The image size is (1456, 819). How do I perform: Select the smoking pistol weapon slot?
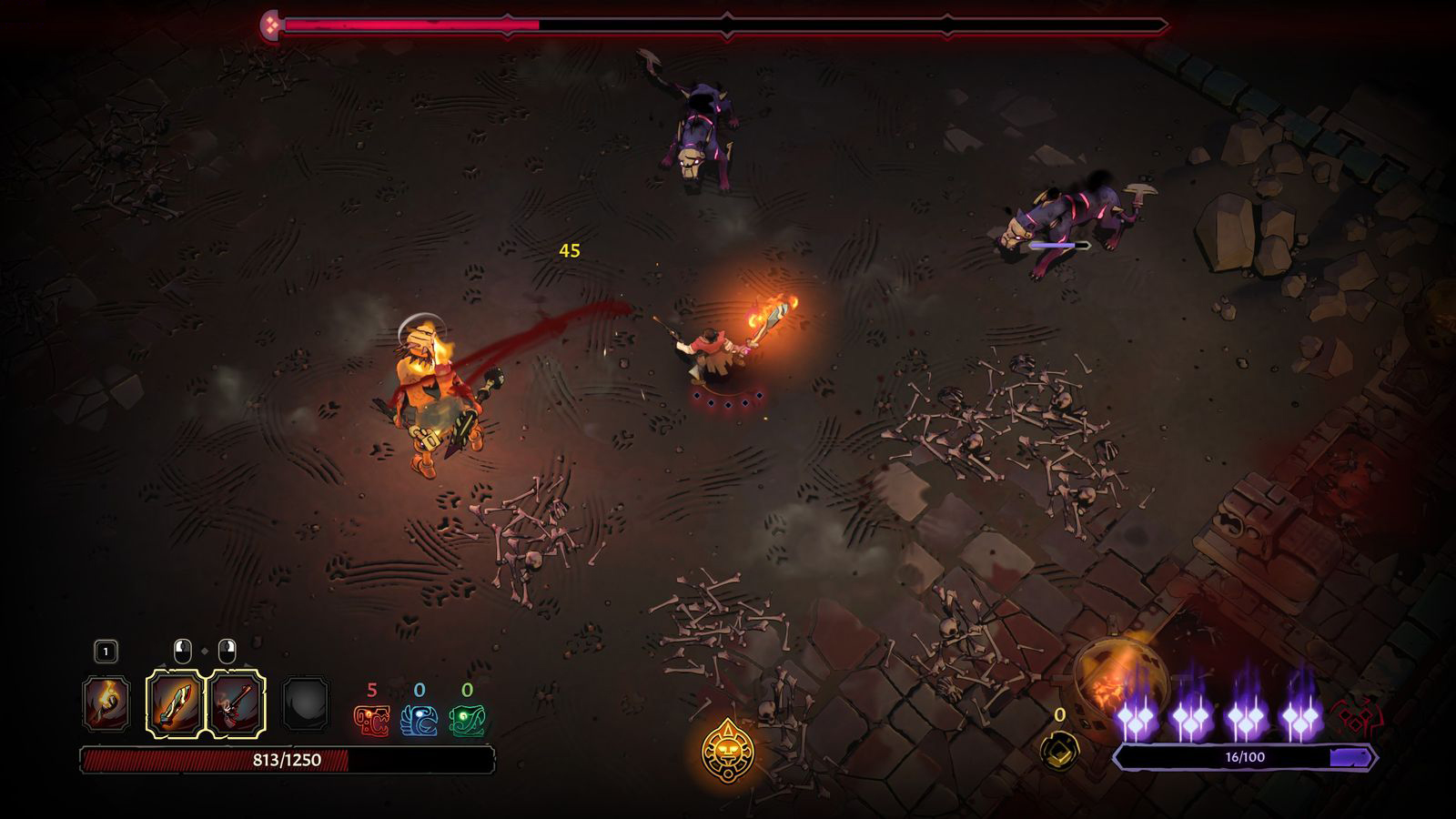(238, 703)
